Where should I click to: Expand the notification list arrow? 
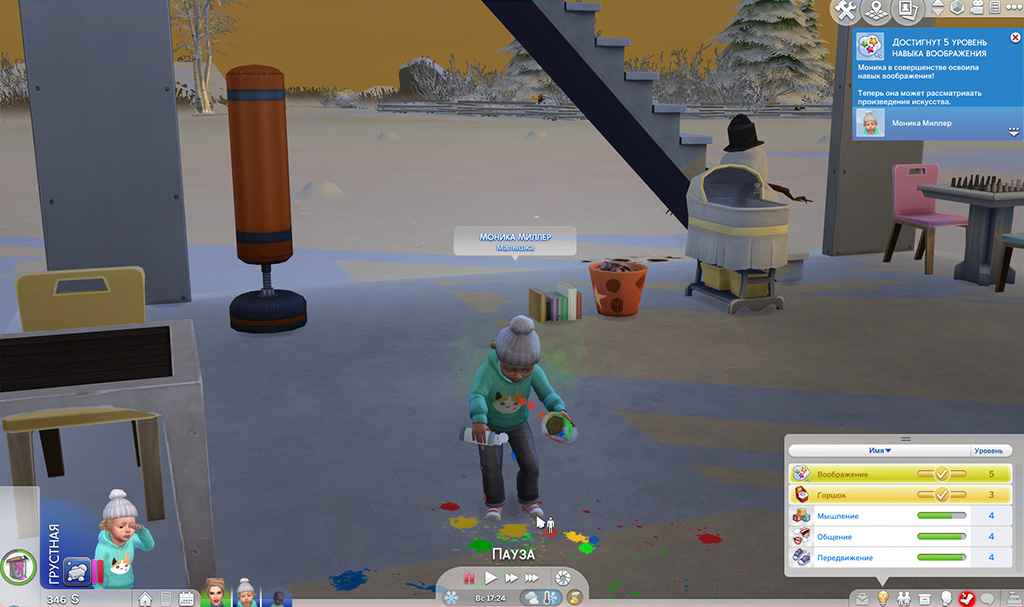(x=1014, y=132)
